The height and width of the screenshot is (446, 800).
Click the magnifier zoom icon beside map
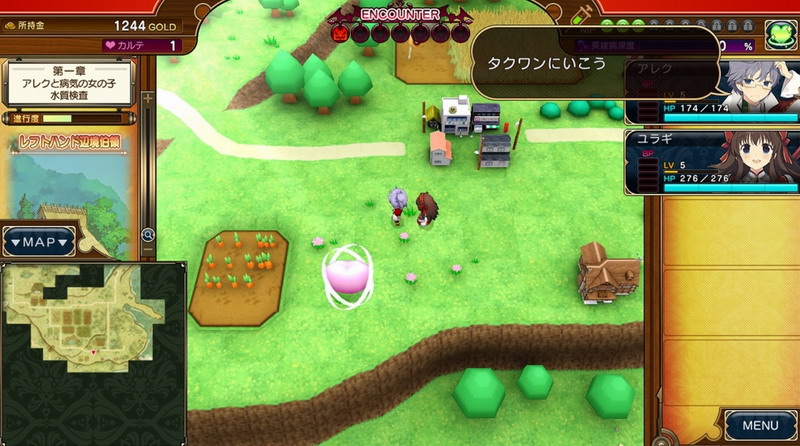coord(148,235)
